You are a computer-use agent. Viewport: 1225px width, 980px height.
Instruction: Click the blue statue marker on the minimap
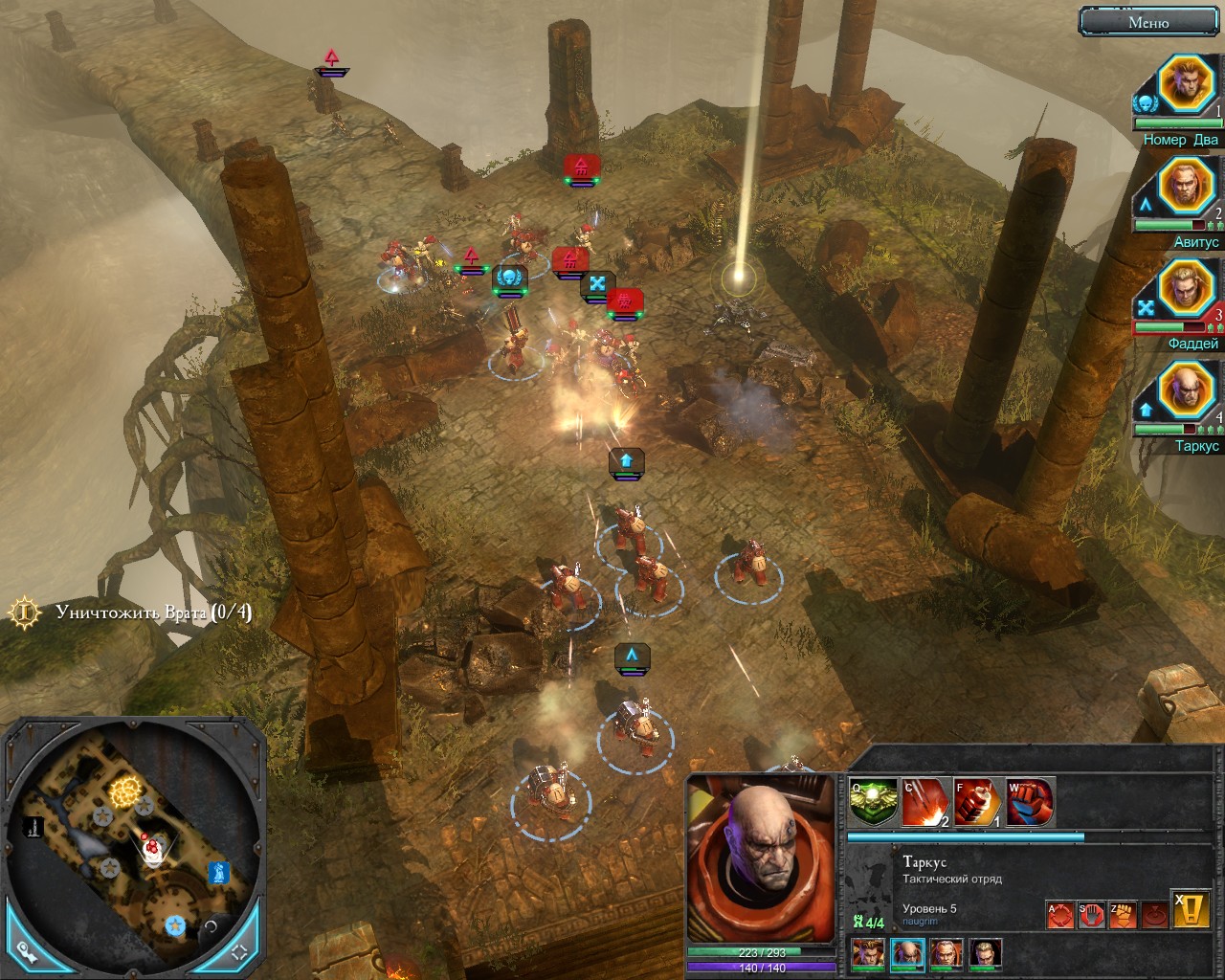pos(219,873)
